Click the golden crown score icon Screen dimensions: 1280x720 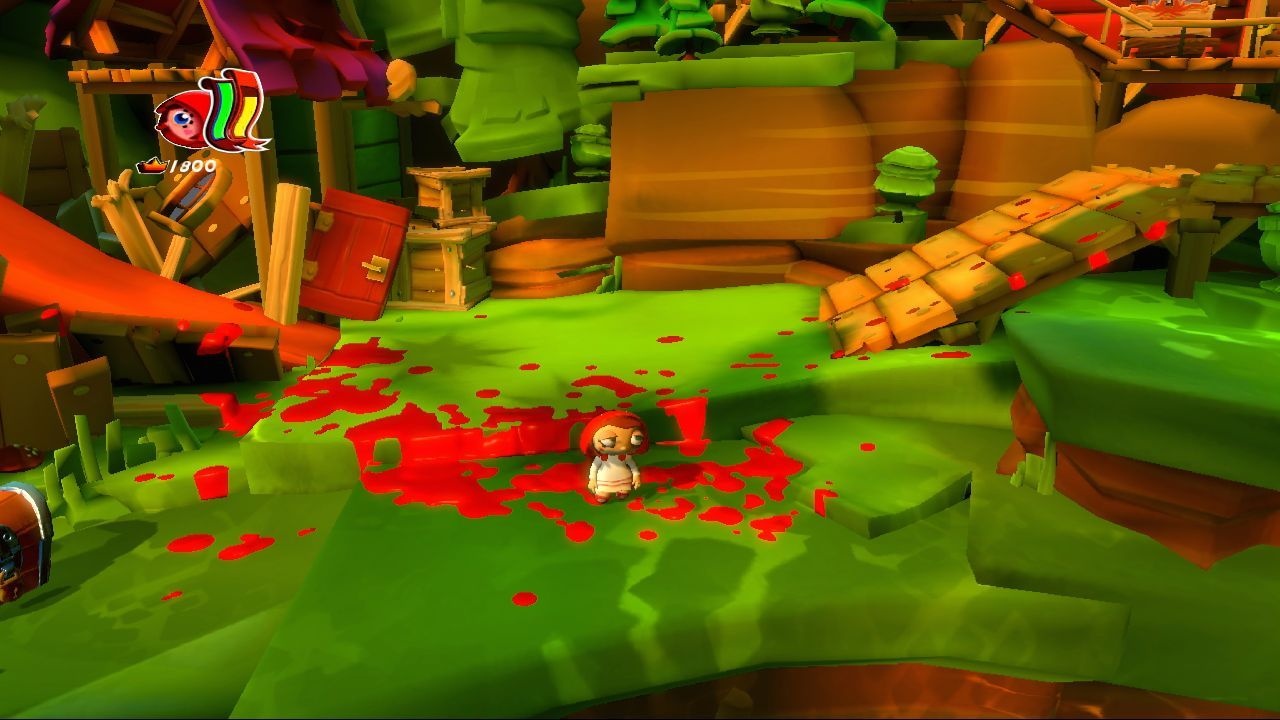tap(152, 166)
